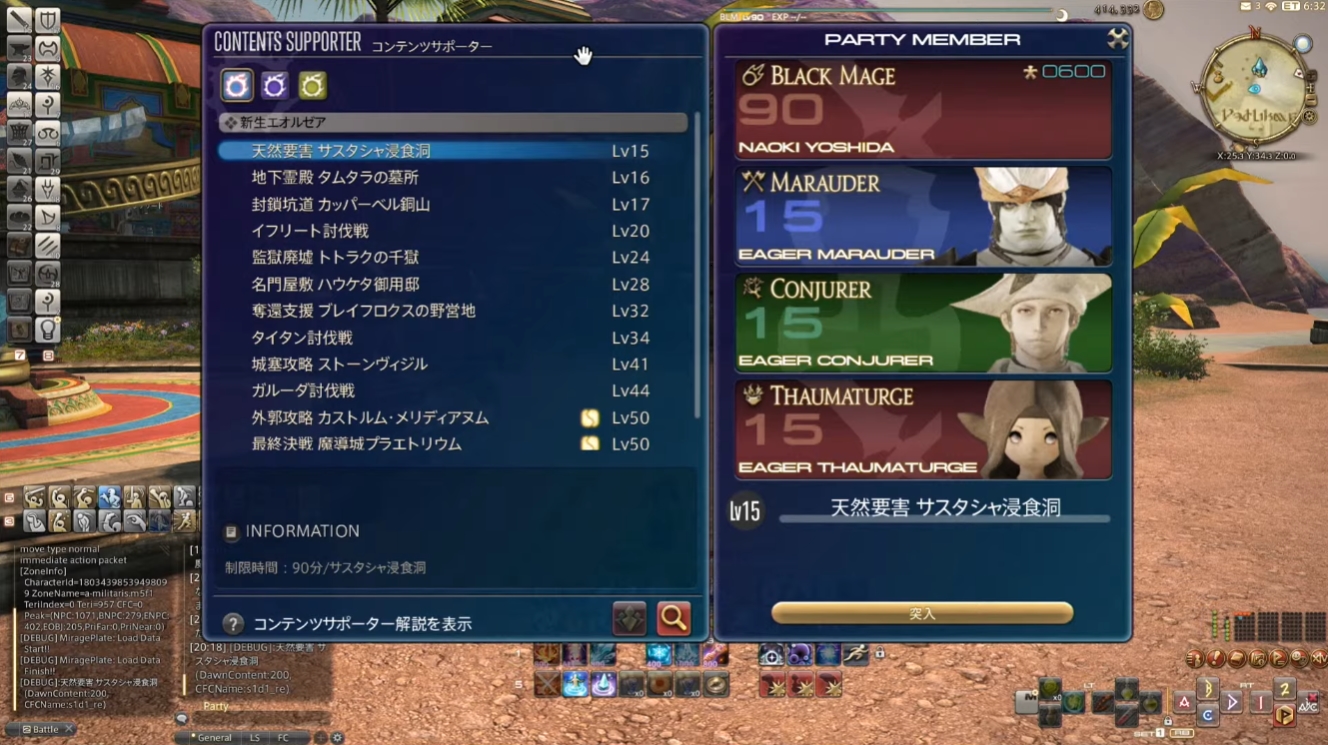Image resolution: width=1328 pixels, height=745 pixels.
Task: Switch to the FC chat tab
Action: pos(283,737)
